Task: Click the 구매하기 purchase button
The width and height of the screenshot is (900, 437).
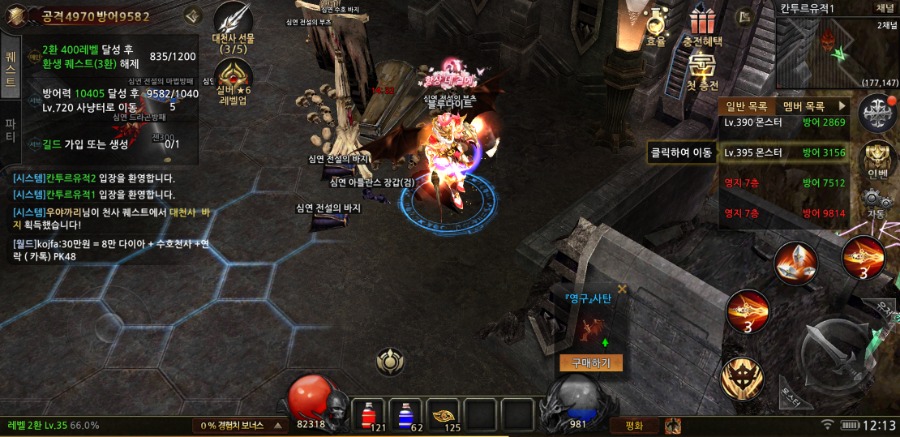Action: (x=591, y=363)
